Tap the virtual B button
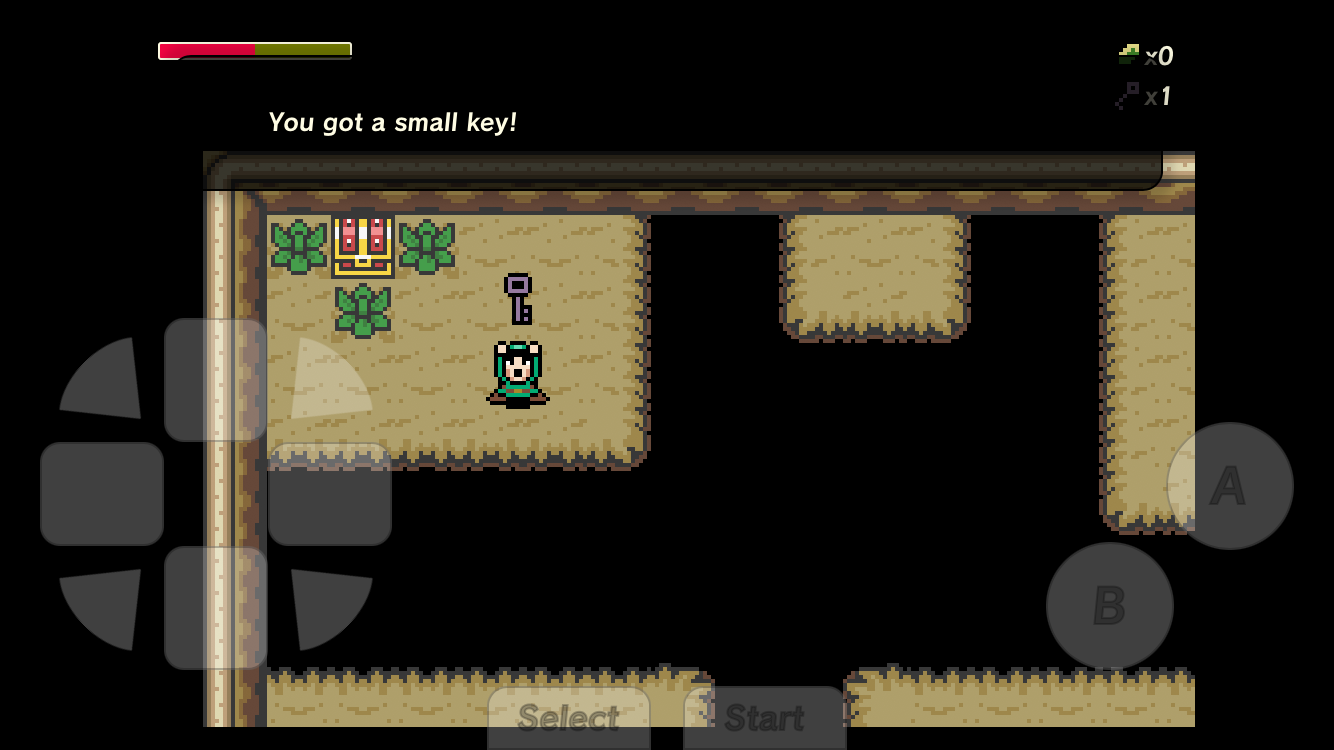 [x=1109, y=606]
